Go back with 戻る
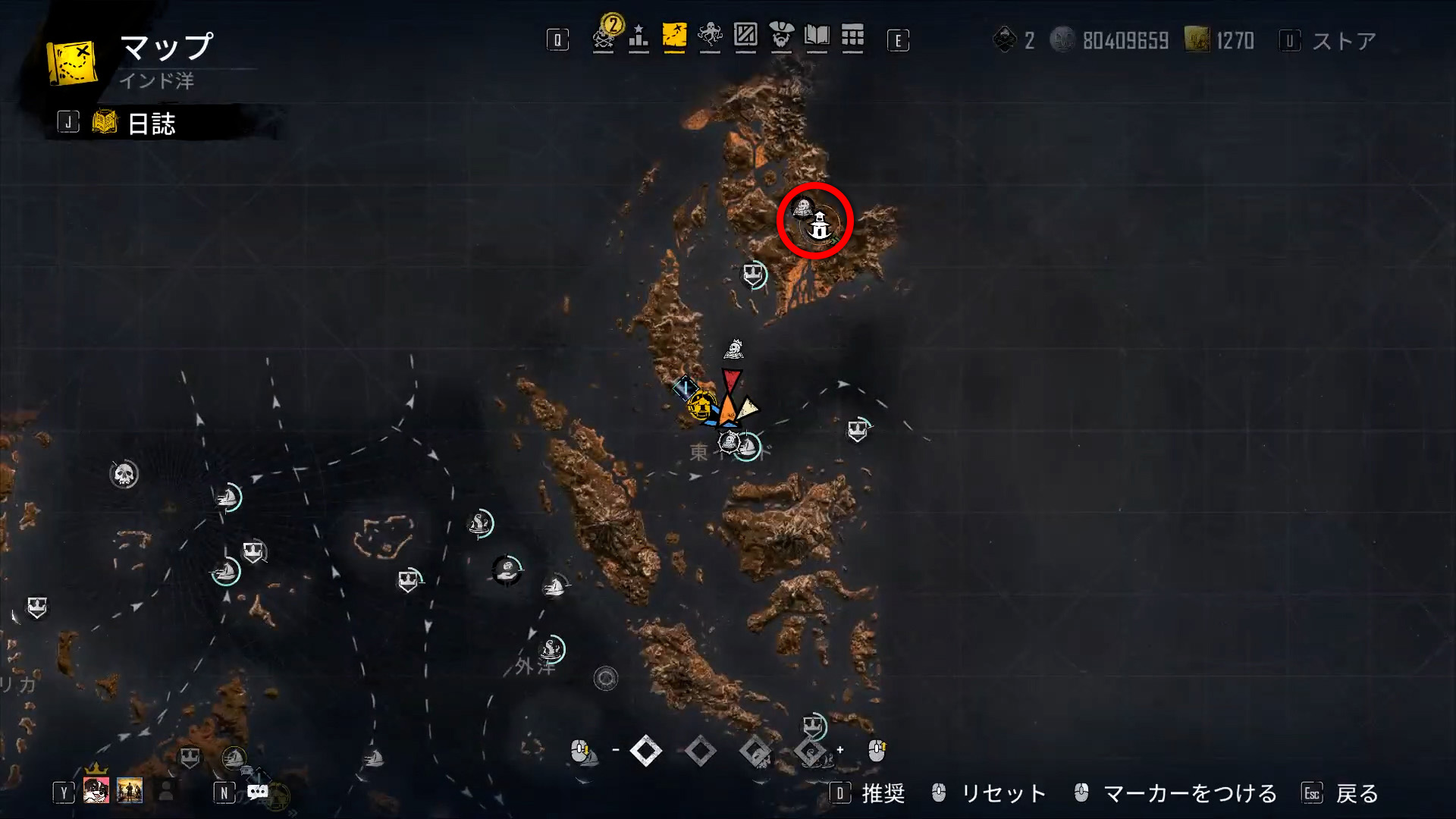This screenshot has height=819, width=1456. [1357, 793]
